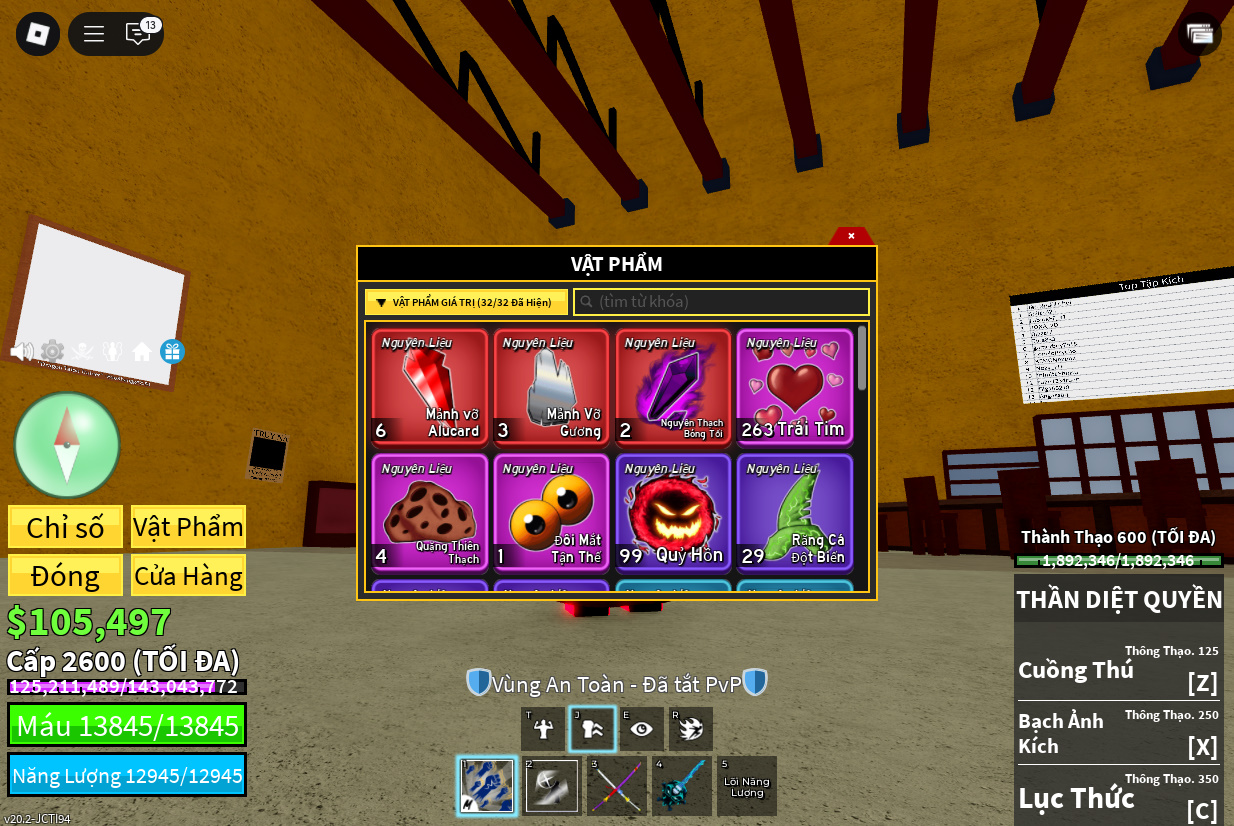
Task: Select the Mảnh vỡ Alucard item
Action: point(430,386)
